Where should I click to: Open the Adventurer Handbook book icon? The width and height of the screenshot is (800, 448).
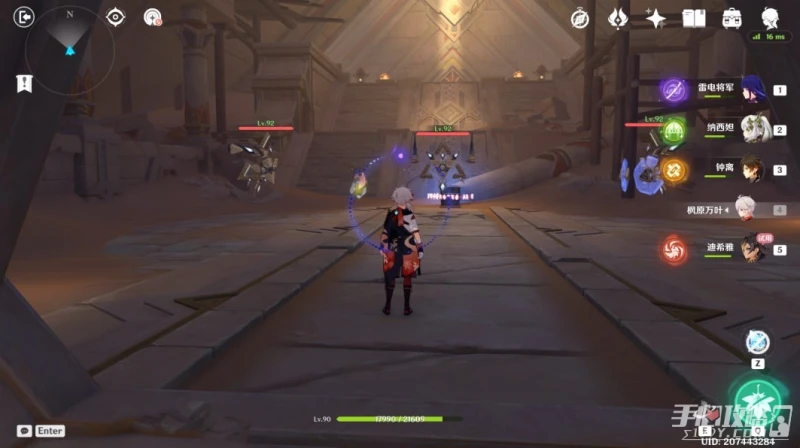[694, 18]
